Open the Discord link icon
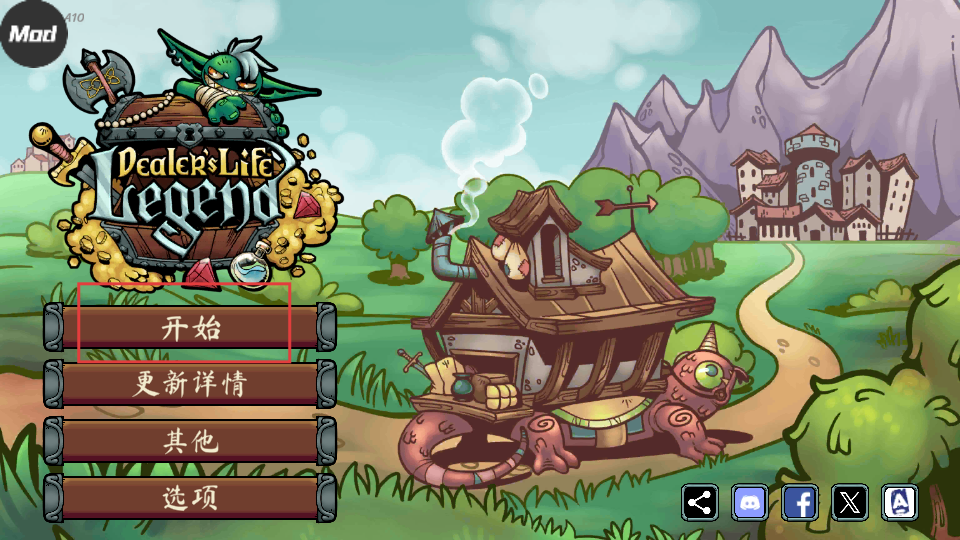 (750, 502)
